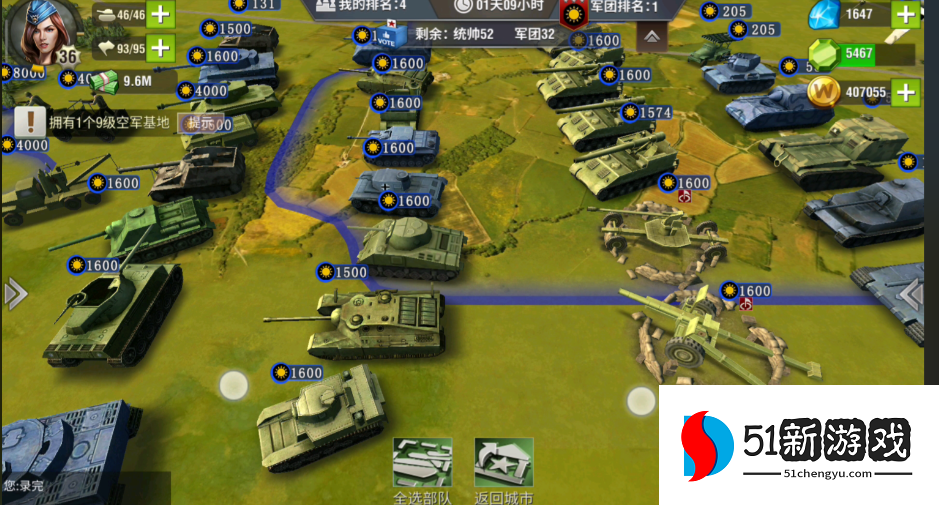This screenshot has height=505, width=939.
Task: Add more aircraft capacity with the plus button
Action: coord(160,47)
